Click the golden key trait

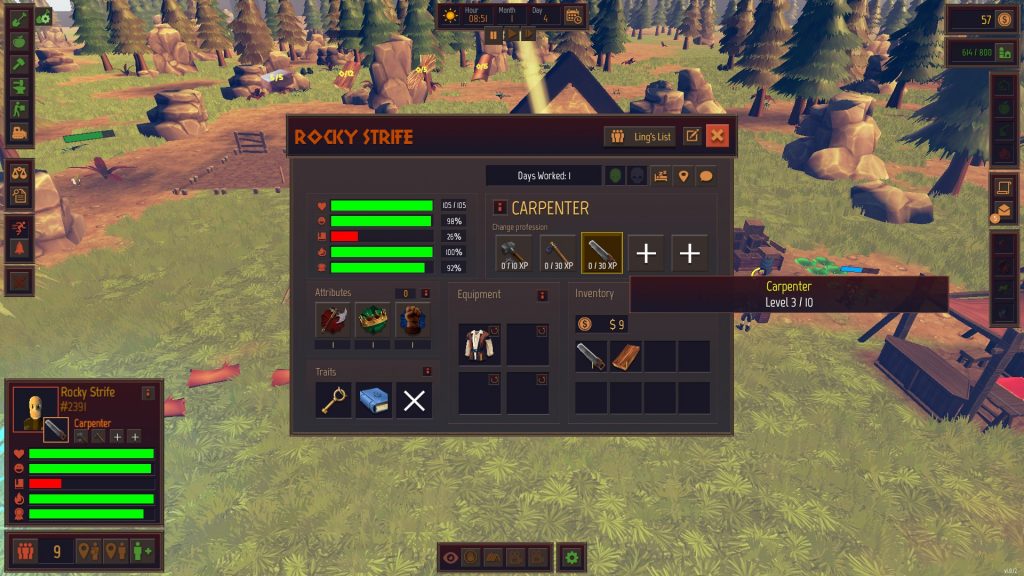coord(334,400)
